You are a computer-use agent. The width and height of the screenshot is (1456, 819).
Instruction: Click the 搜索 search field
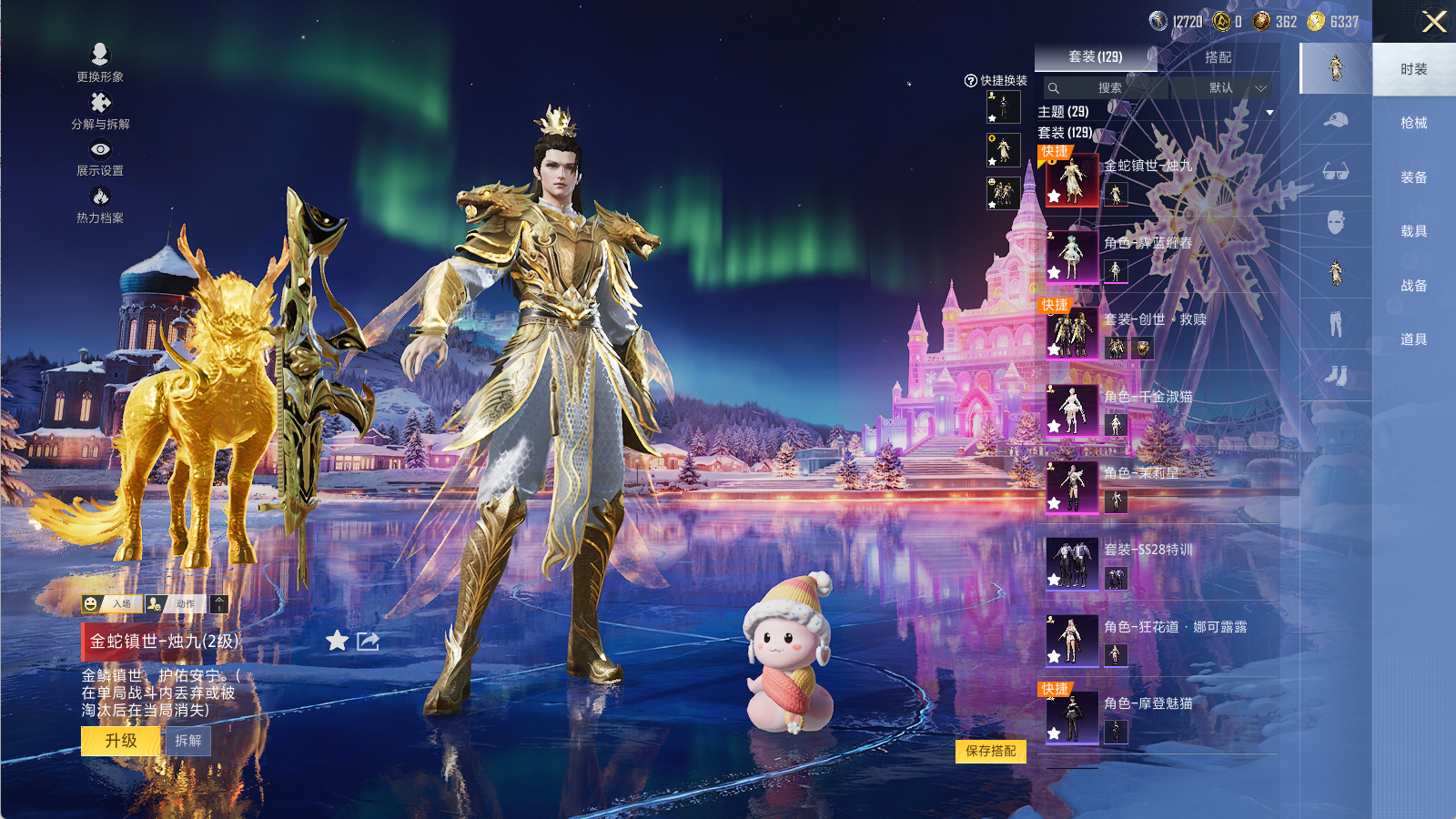pyautogui.click(x=1108, y=88)
